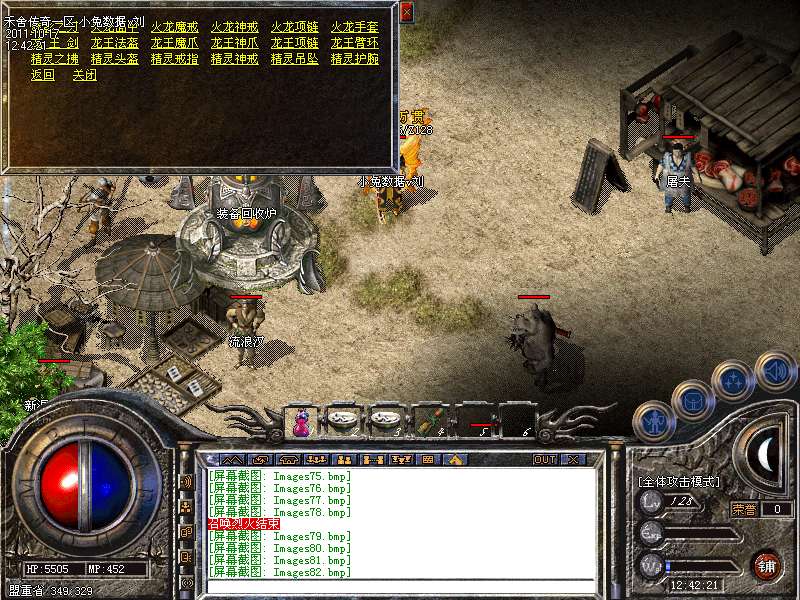Open the bag inventory round button
800x600 pixels.
pyautogui.click(x=692, y=400)
